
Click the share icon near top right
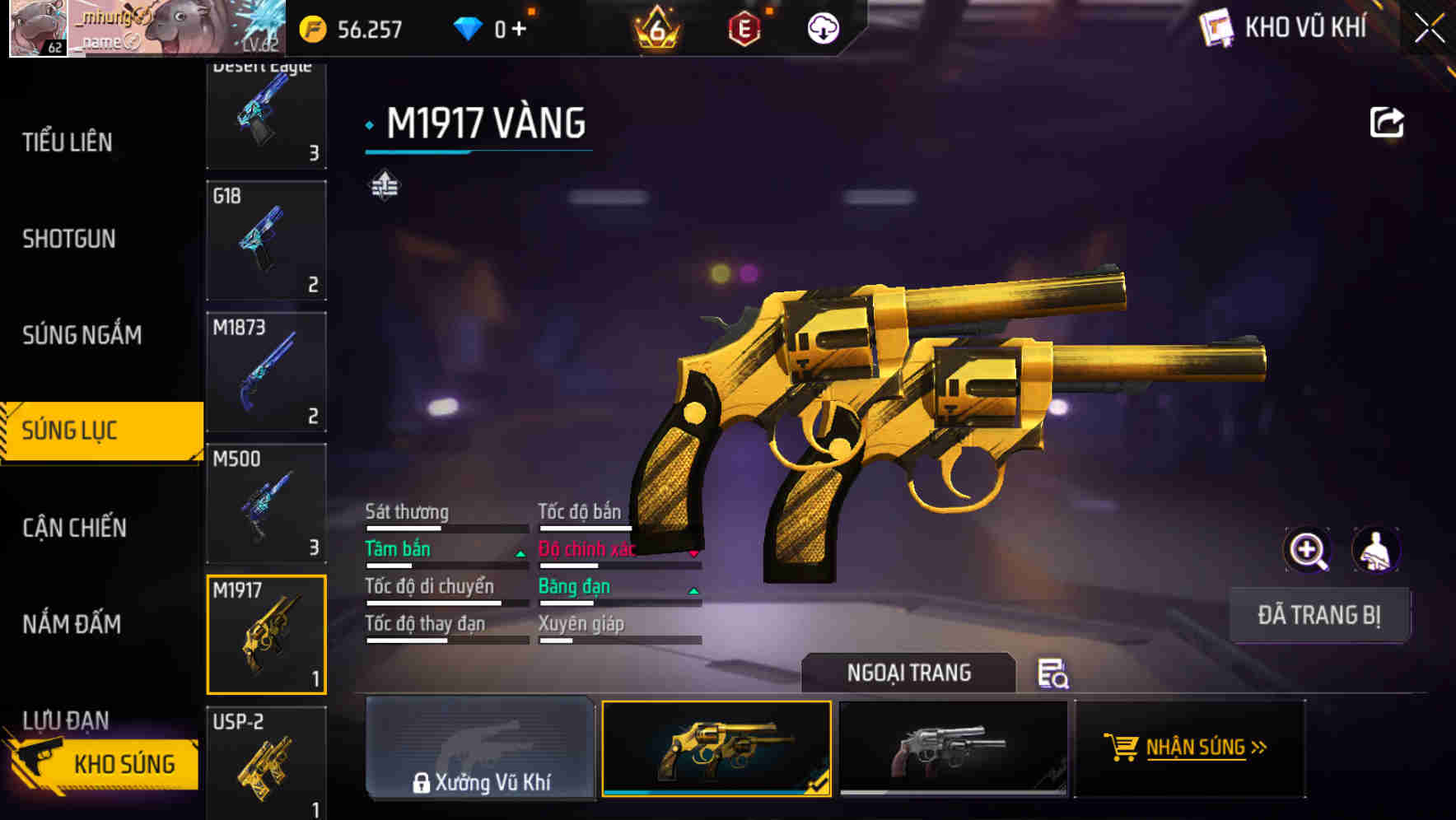(1388, 122)
